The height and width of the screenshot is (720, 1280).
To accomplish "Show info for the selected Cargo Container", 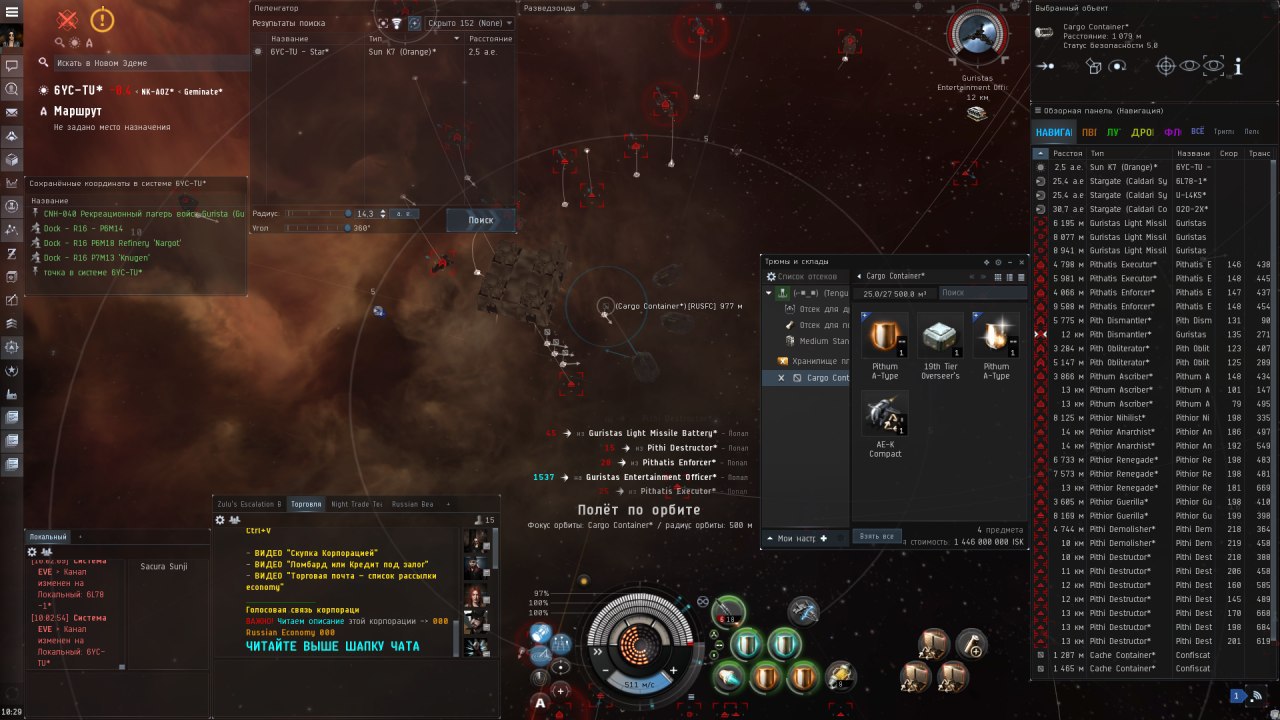I will point(1238,66).
